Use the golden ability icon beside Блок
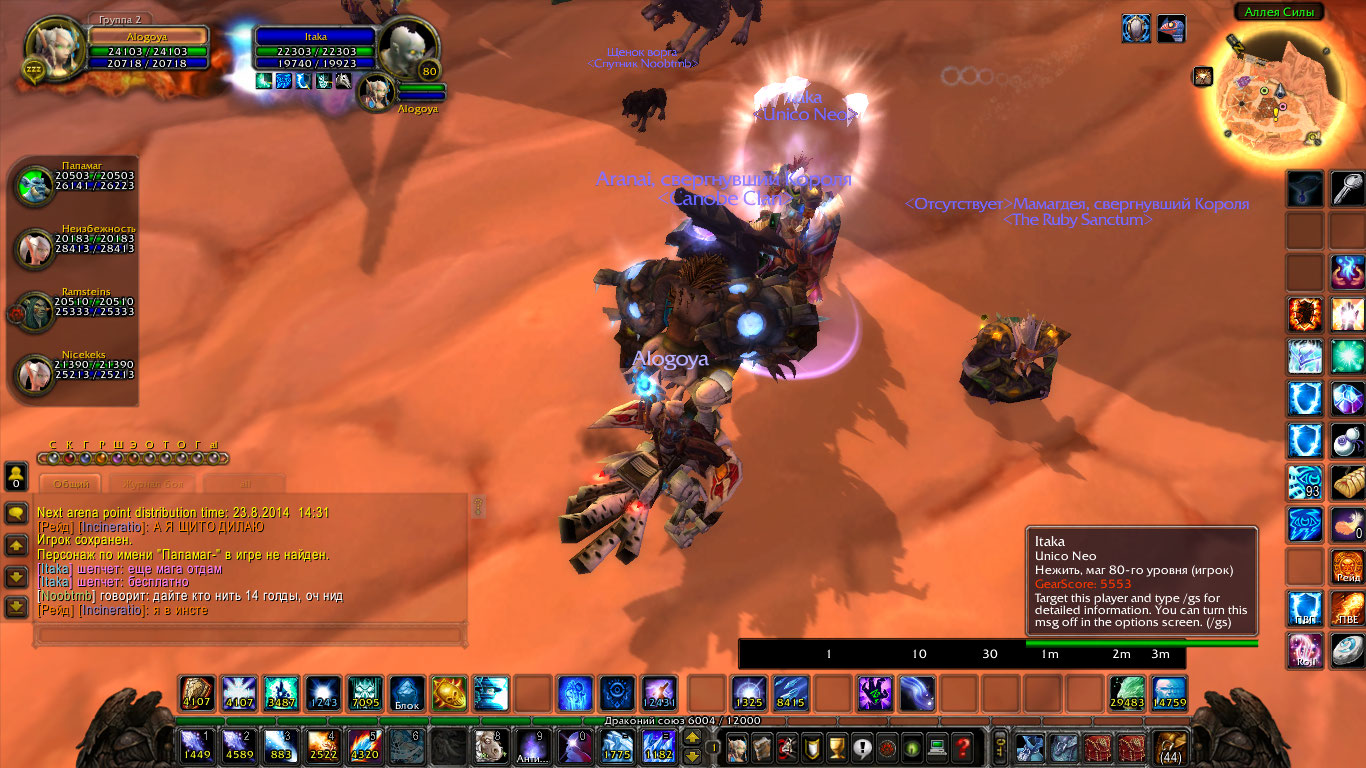Viewport: 1366px width, 768px height. click(449, 693)
